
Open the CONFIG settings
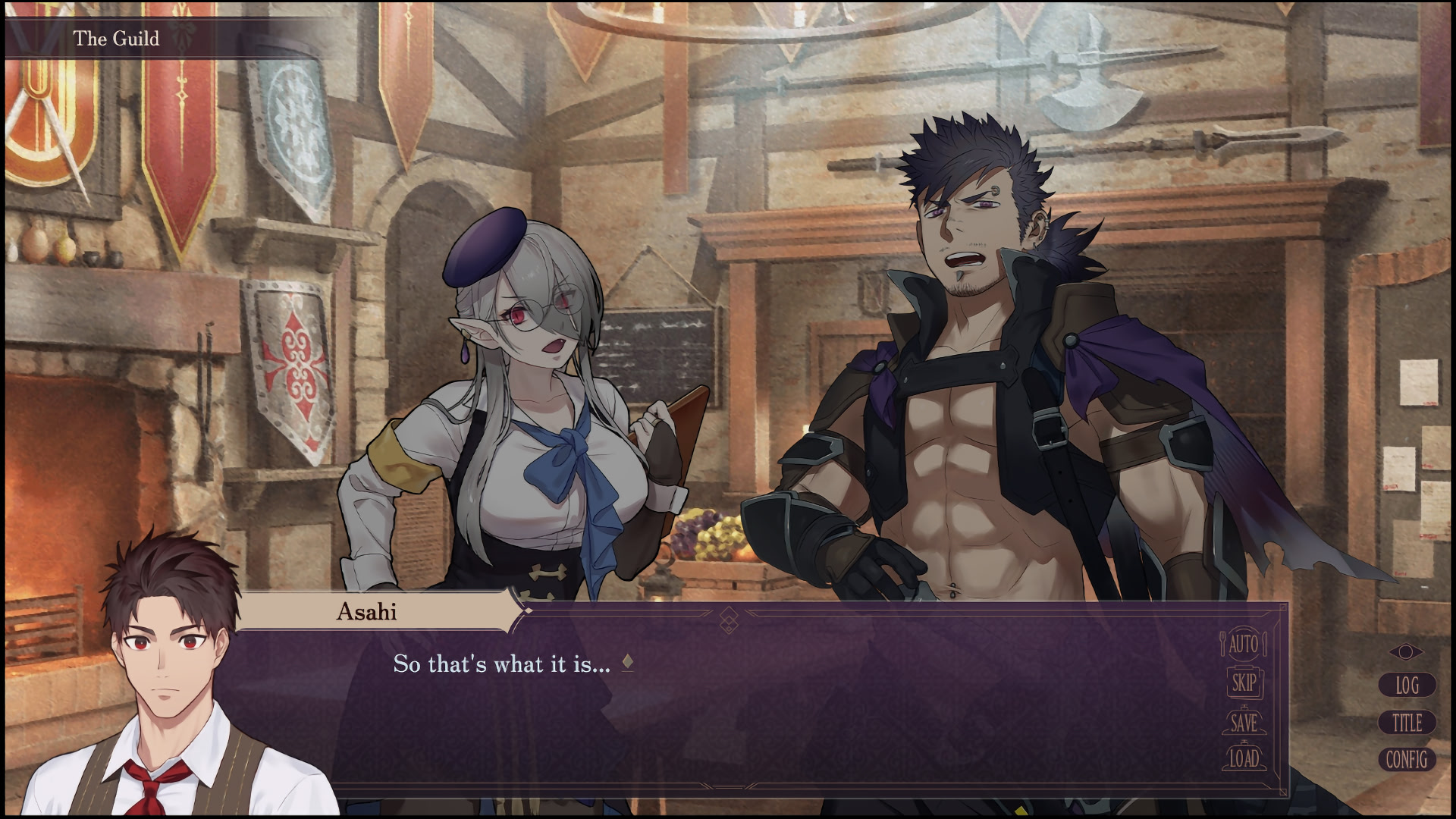click(x=1407, y=759)
